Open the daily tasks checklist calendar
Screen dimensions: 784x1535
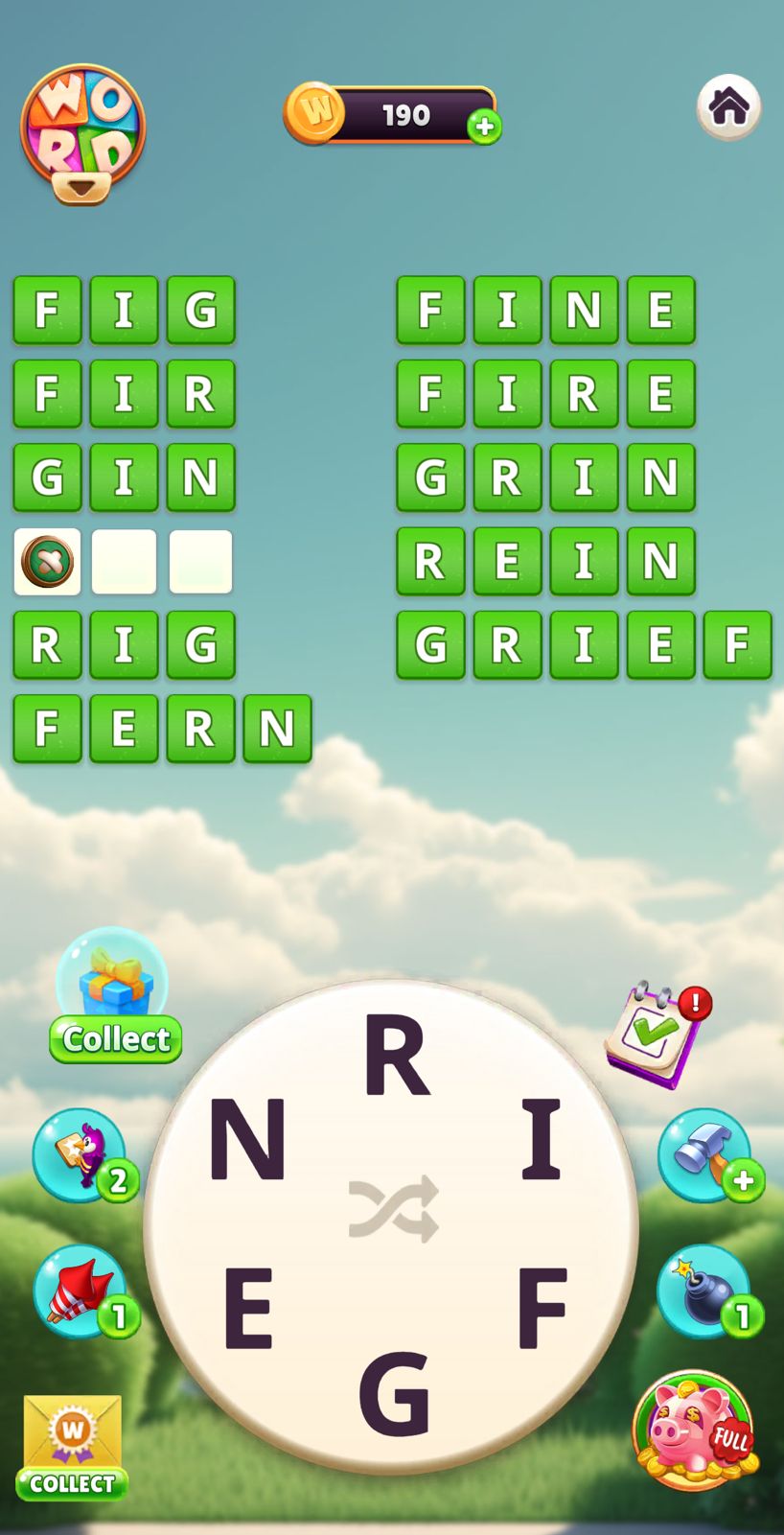click(657, 1034)
